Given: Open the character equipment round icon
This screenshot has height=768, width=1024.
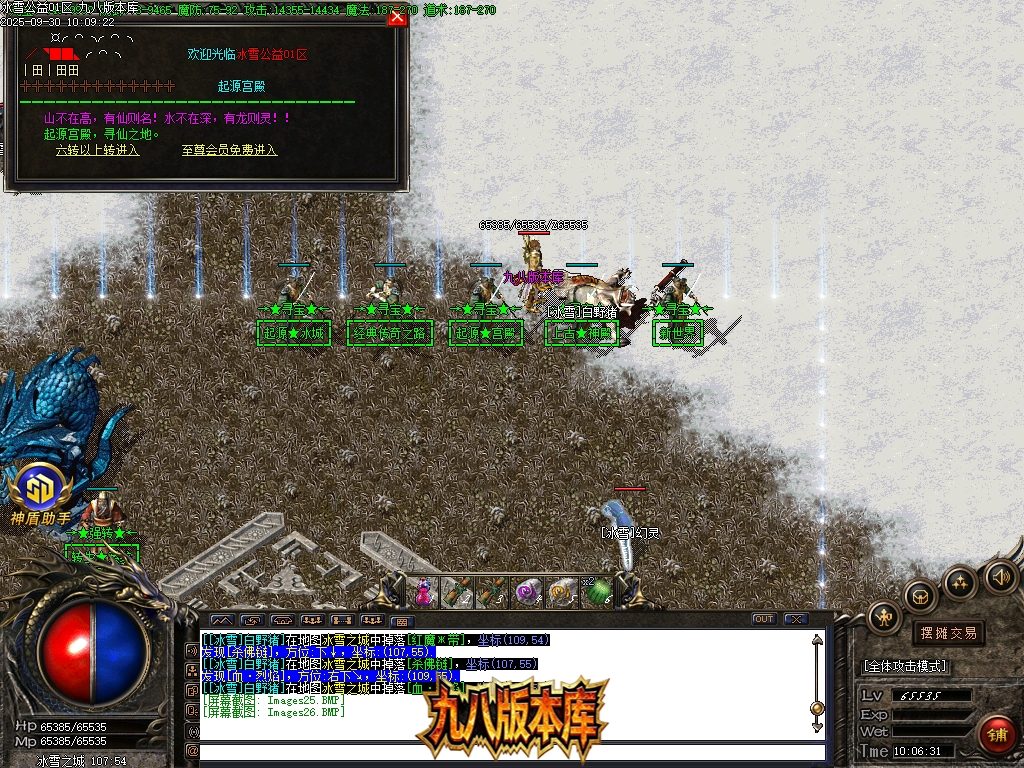Looking at the screenshot, I should click(x=885, y=618).
